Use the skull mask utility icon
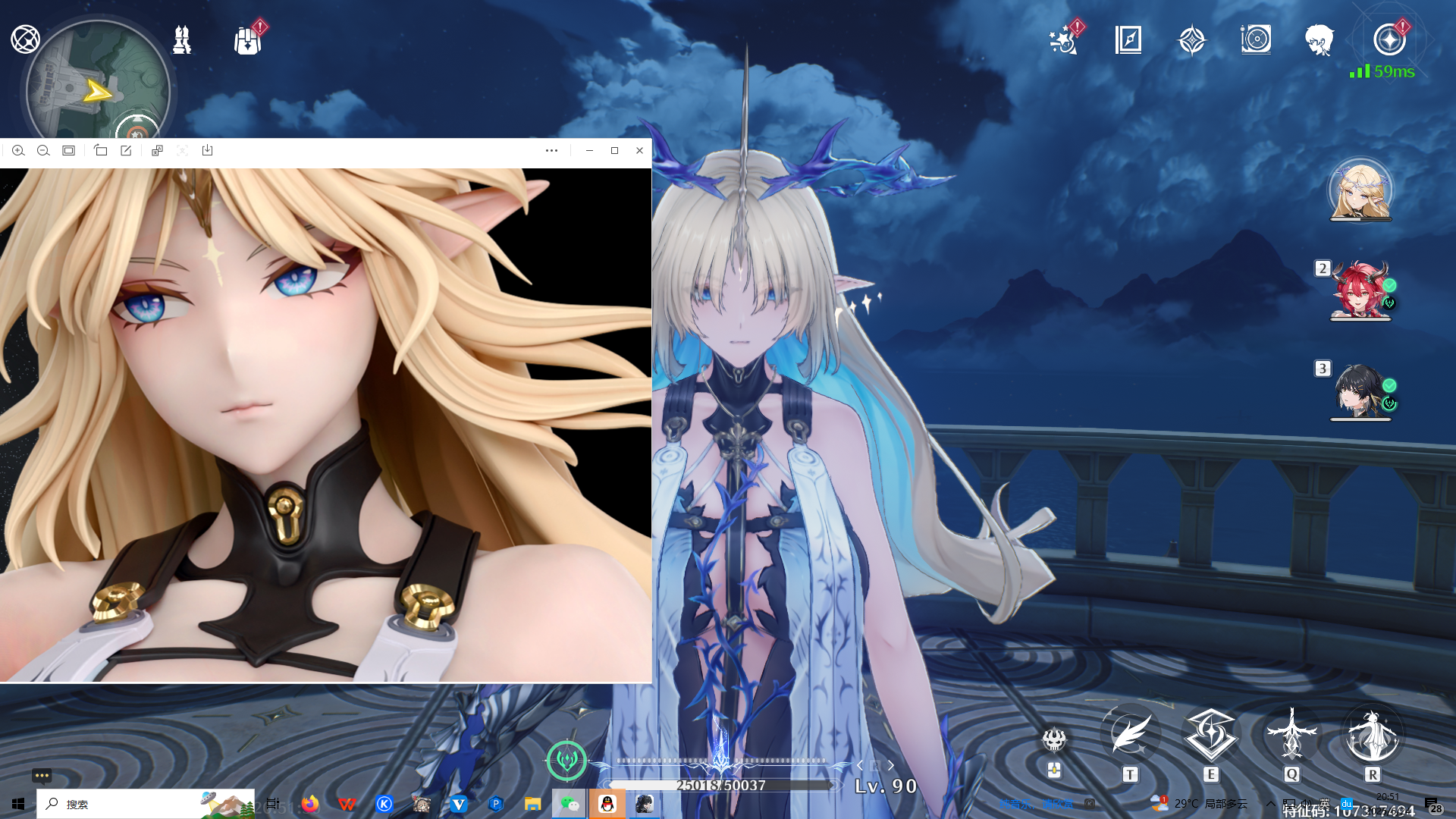The height and width of the screenshot is (819, 1456). (x=1054, y=739)
